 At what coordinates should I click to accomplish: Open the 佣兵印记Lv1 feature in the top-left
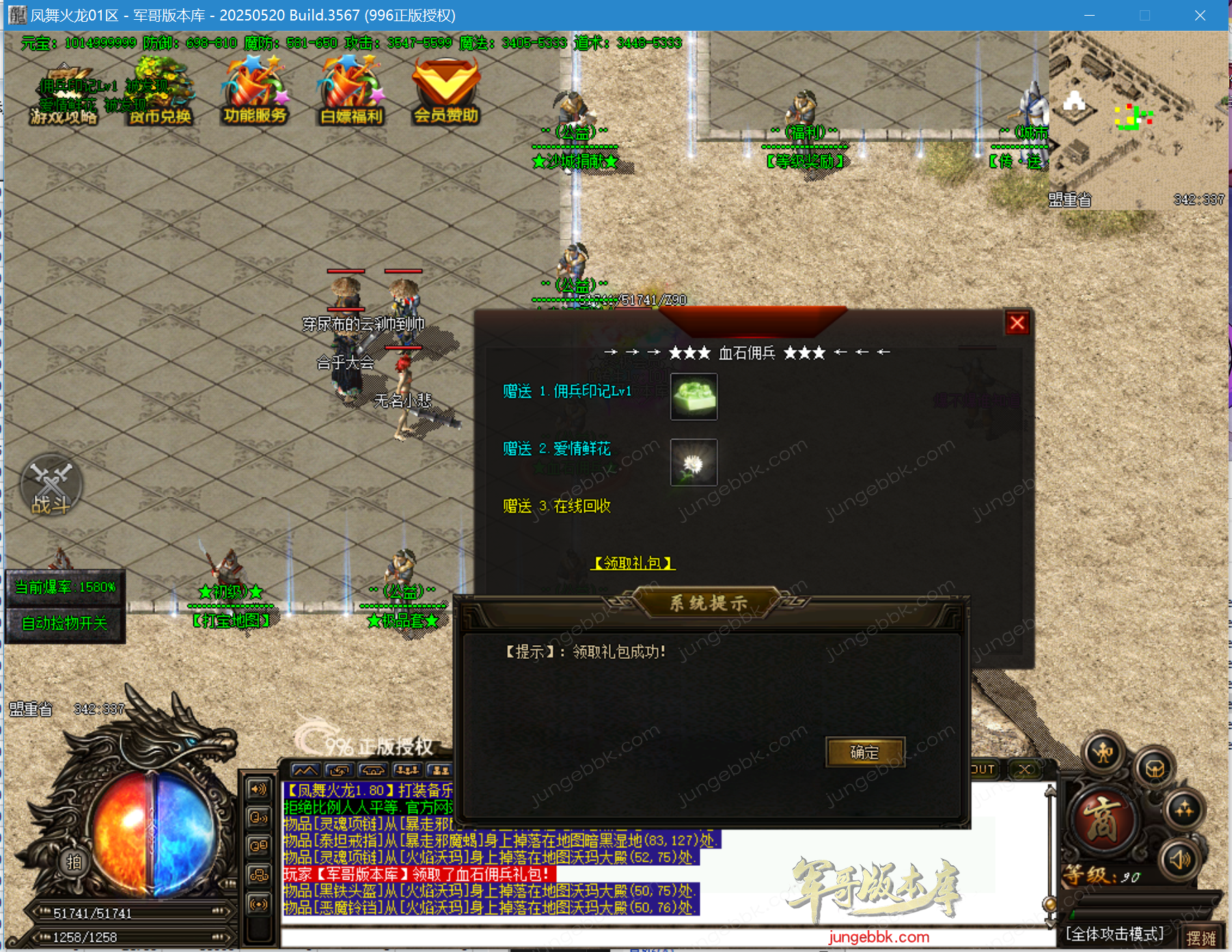tap(77, 87)
